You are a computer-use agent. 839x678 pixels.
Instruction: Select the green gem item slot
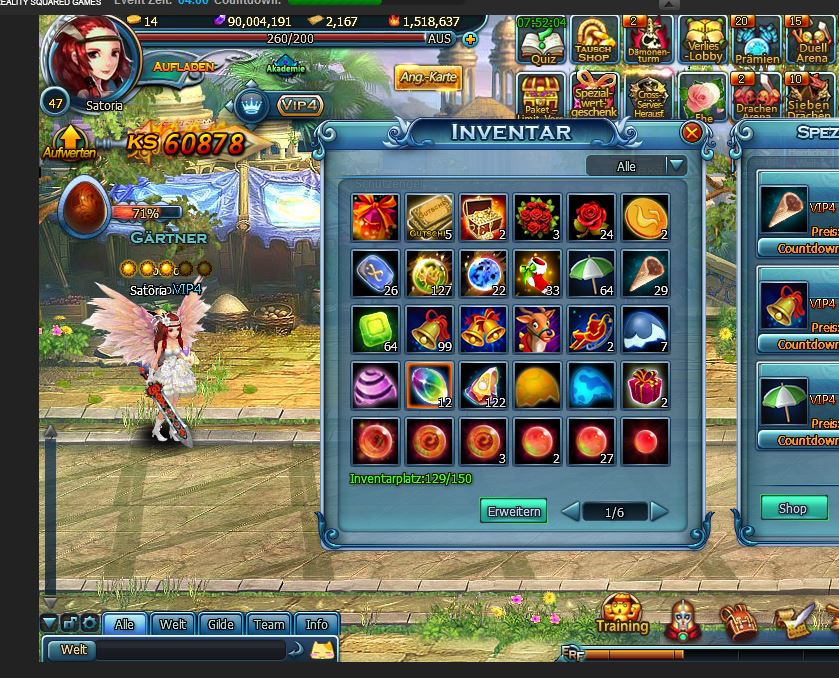[x=375, y=330]
